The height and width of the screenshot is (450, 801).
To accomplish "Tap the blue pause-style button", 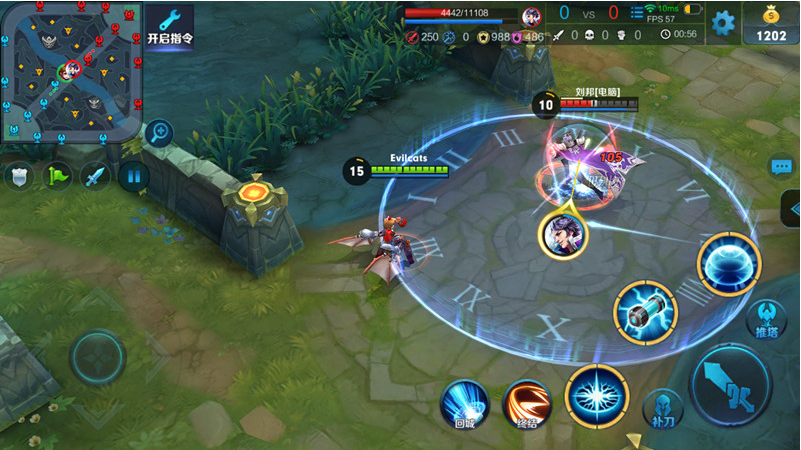I will pos(133,177).
